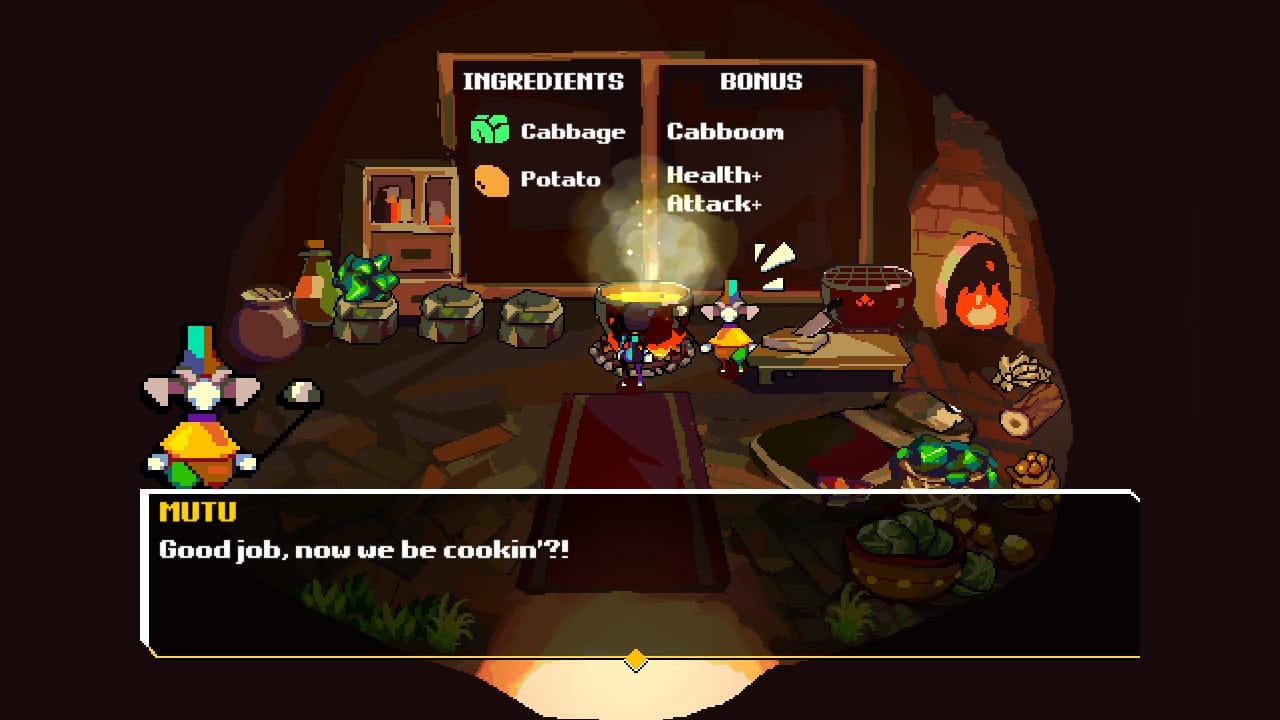This screenshot has height=720, width=1280.
Task: Click the yellow diamond to advance dialogue
Action: 634,660
